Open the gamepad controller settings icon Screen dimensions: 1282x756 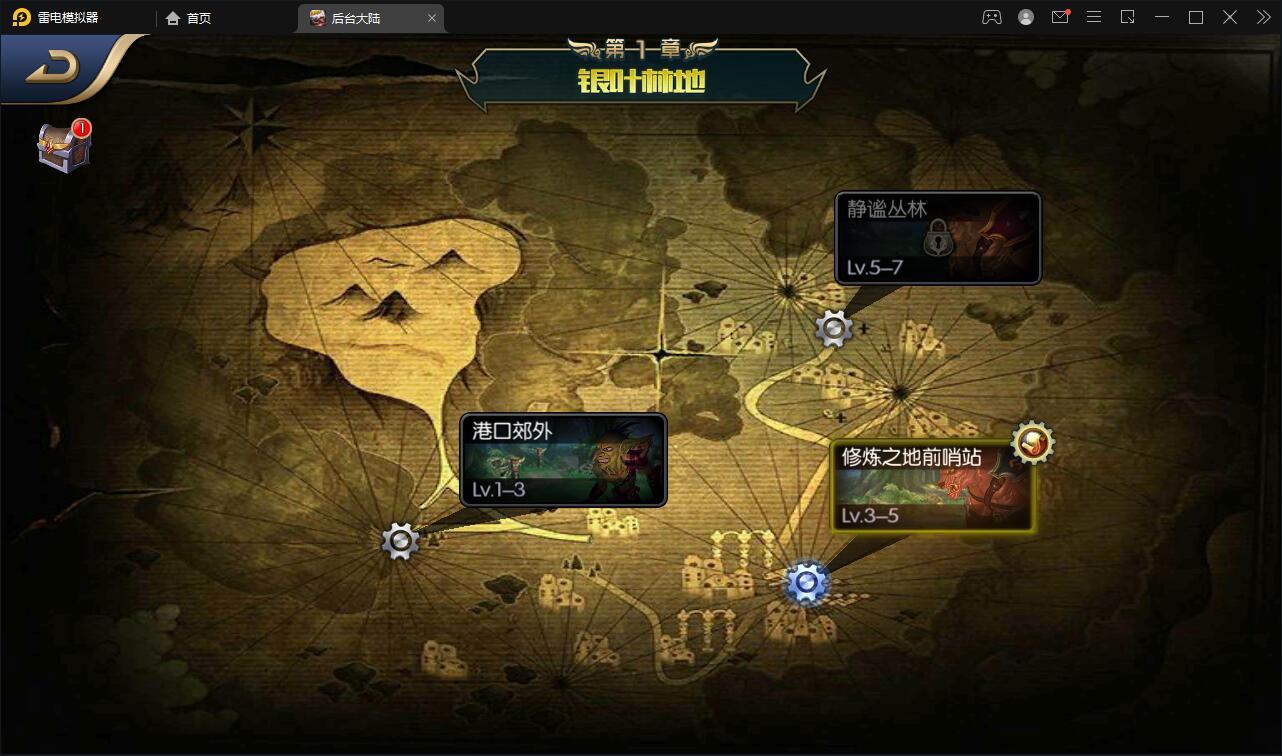pos(991,17)
